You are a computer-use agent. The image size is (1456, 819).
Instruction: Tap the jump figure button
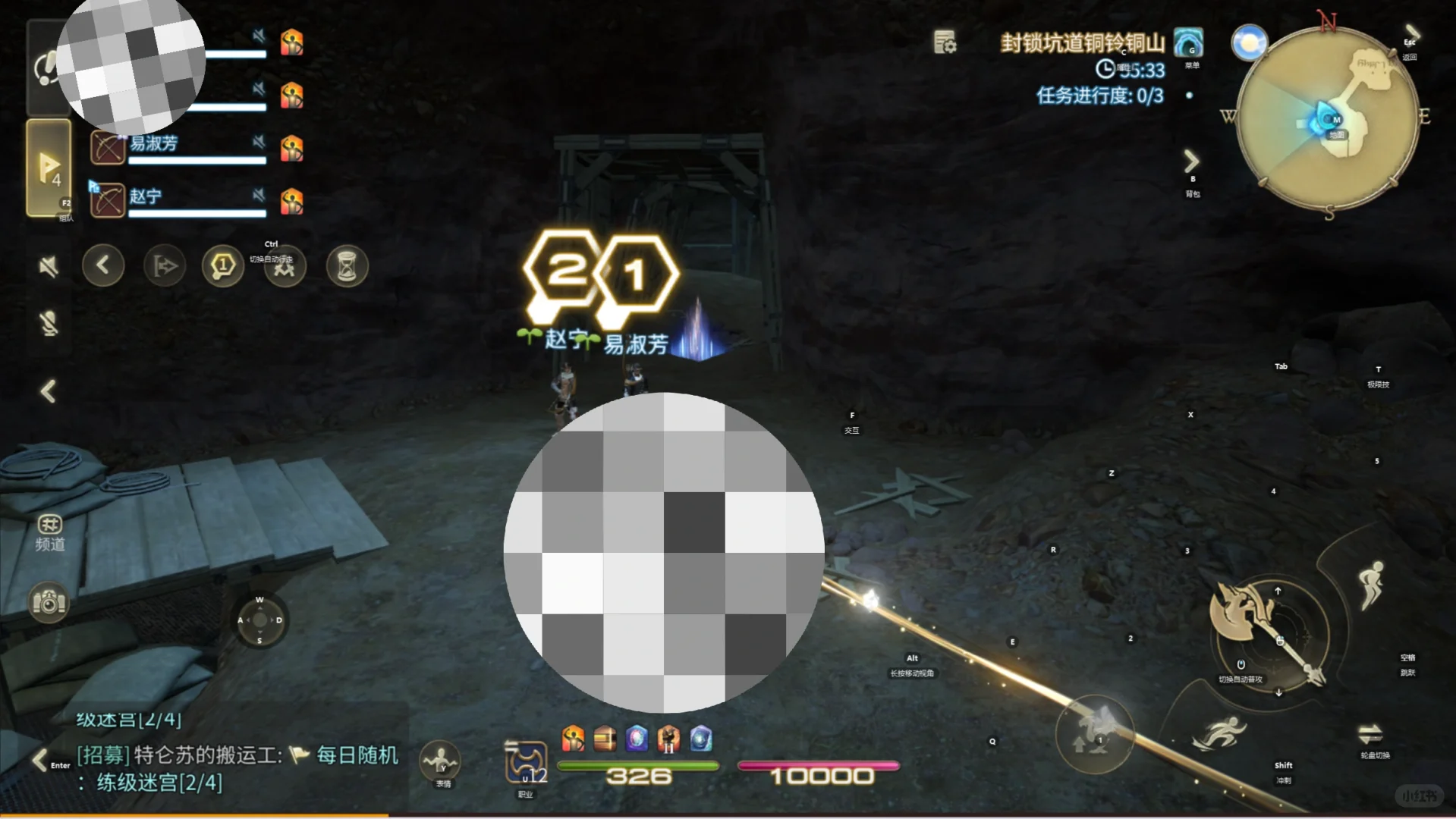pyautogui.click(x=1372, y=584)
